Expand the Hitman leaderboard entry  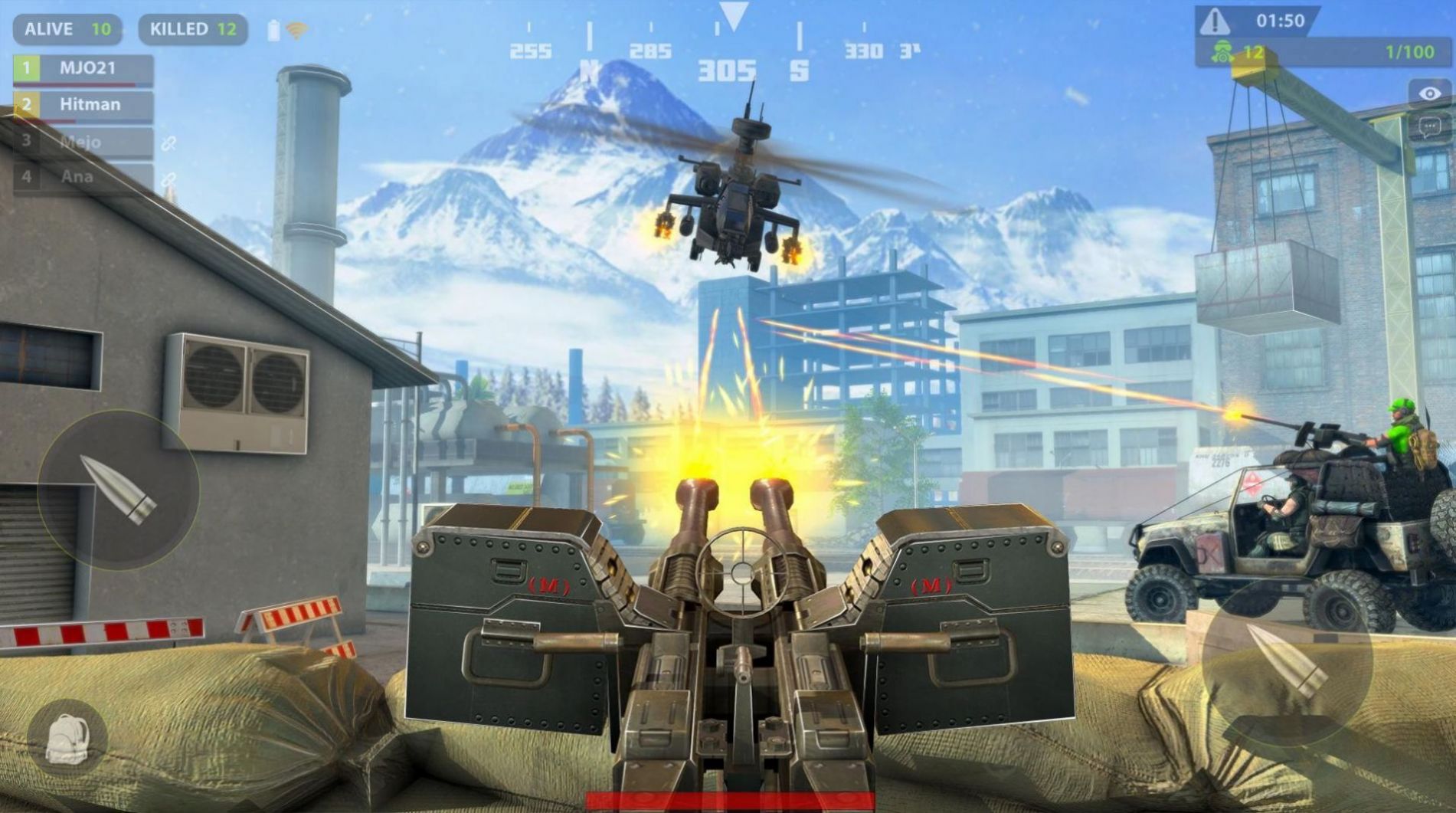pyautogui.click(x=88, y=103)
